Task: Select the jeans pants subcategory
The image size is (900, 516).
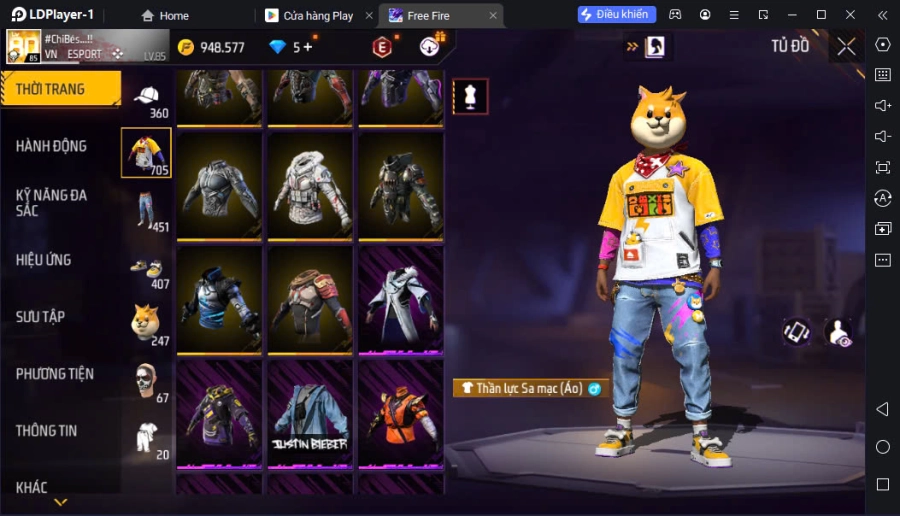Action: point(147,210)
